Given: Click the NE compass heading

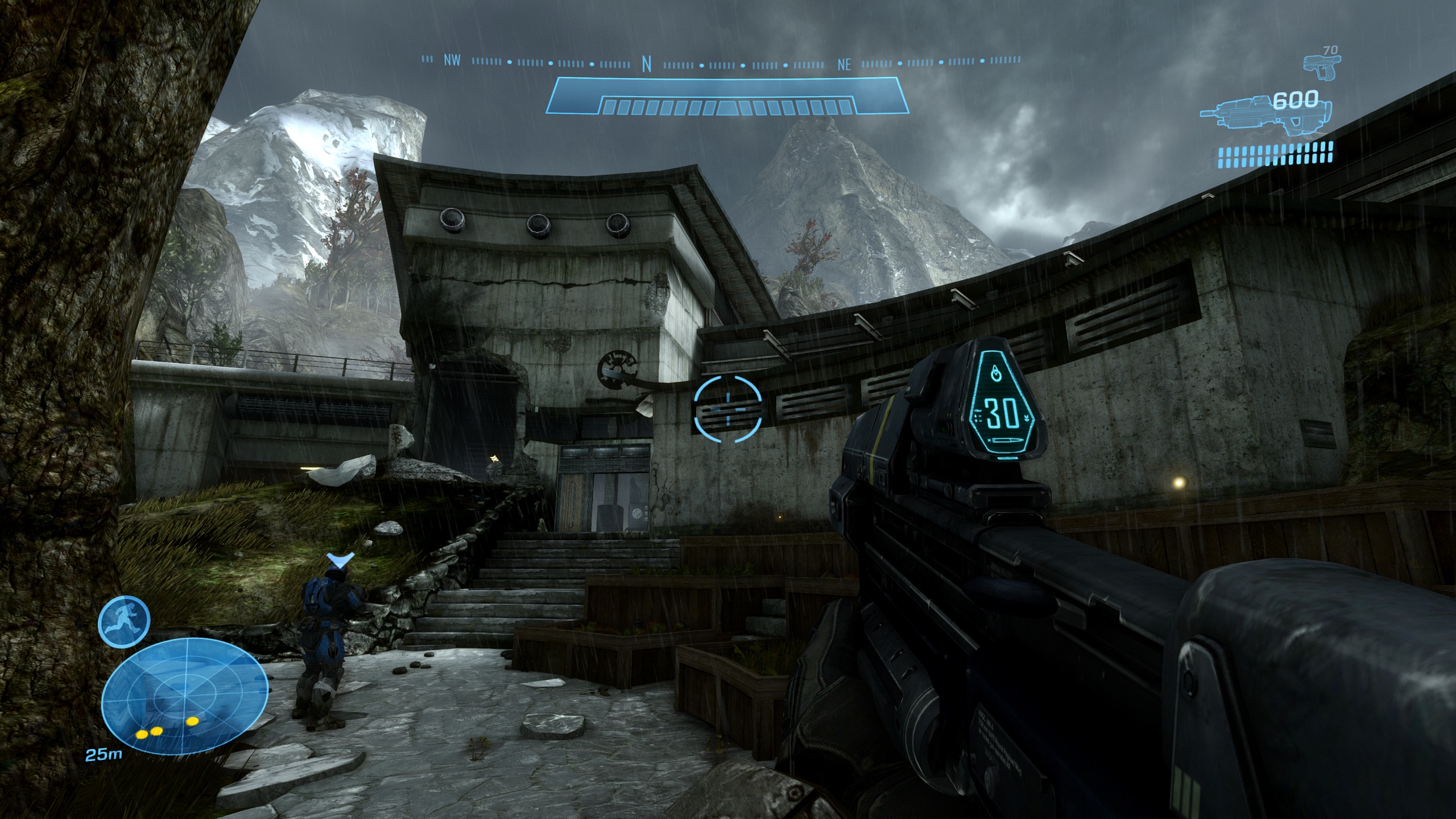Looking at the screenshot, I should [x=844, y=65].
